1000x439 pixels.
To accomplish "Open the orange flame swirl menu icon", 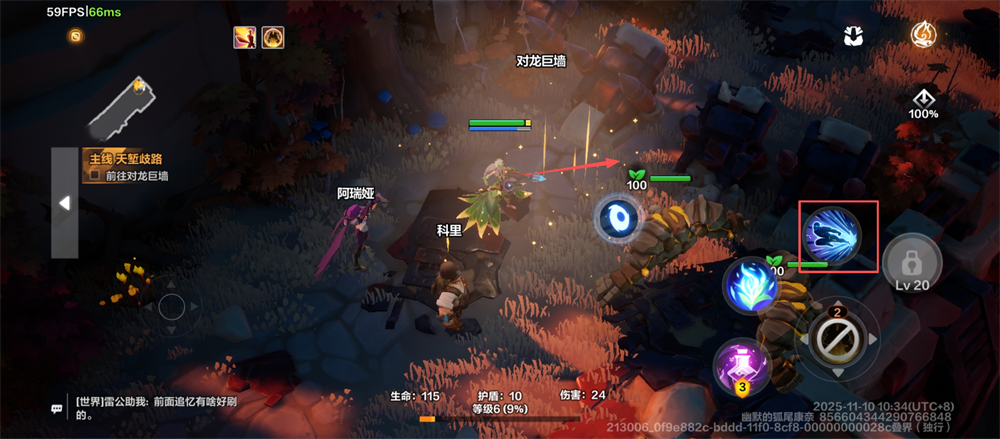I will [923, 35].
